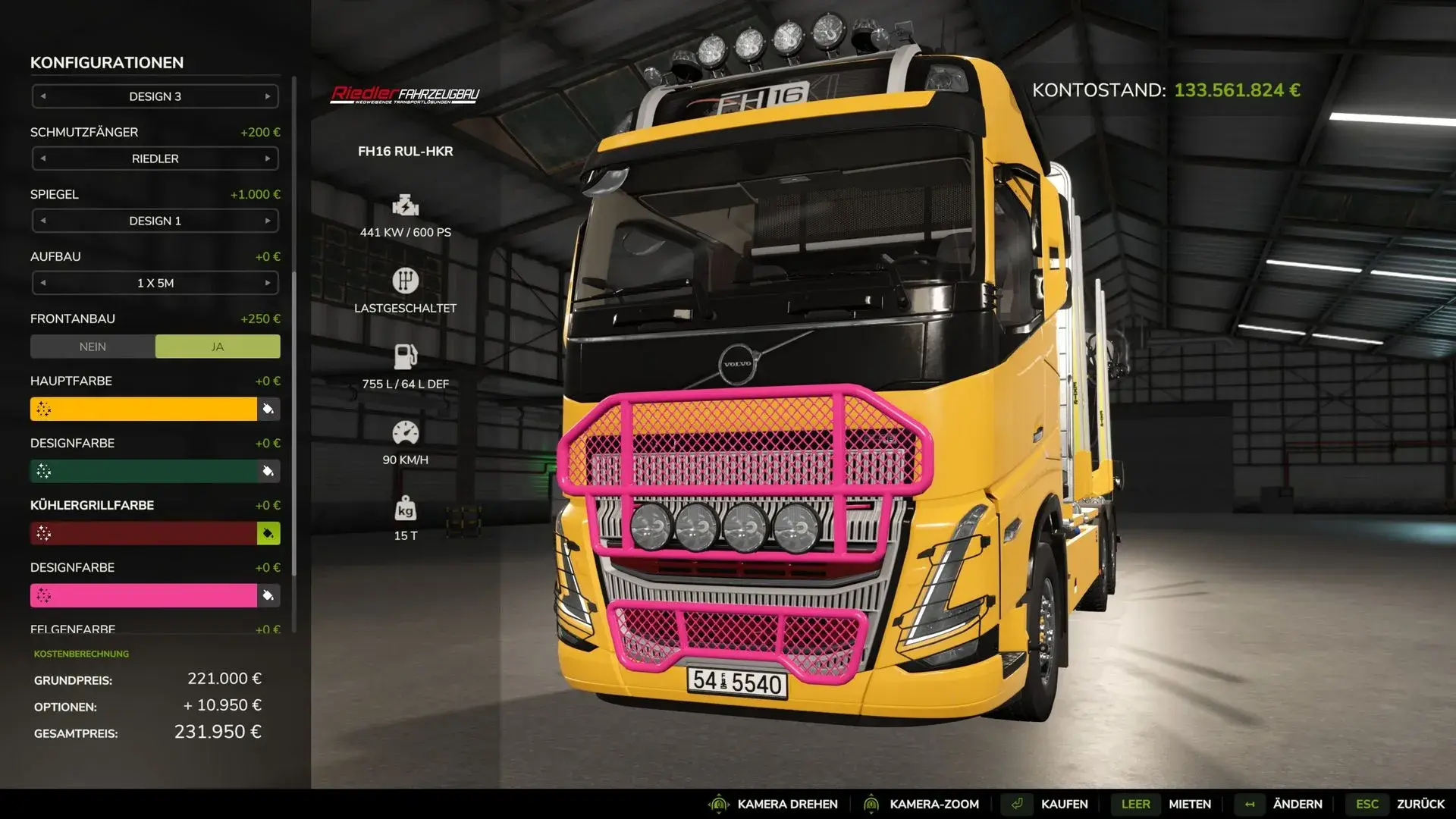Click the left arrow of the Schmutzfänger Riedler selector
The width and height of the screenshot is (1456, 819).
tap(43, 158)
